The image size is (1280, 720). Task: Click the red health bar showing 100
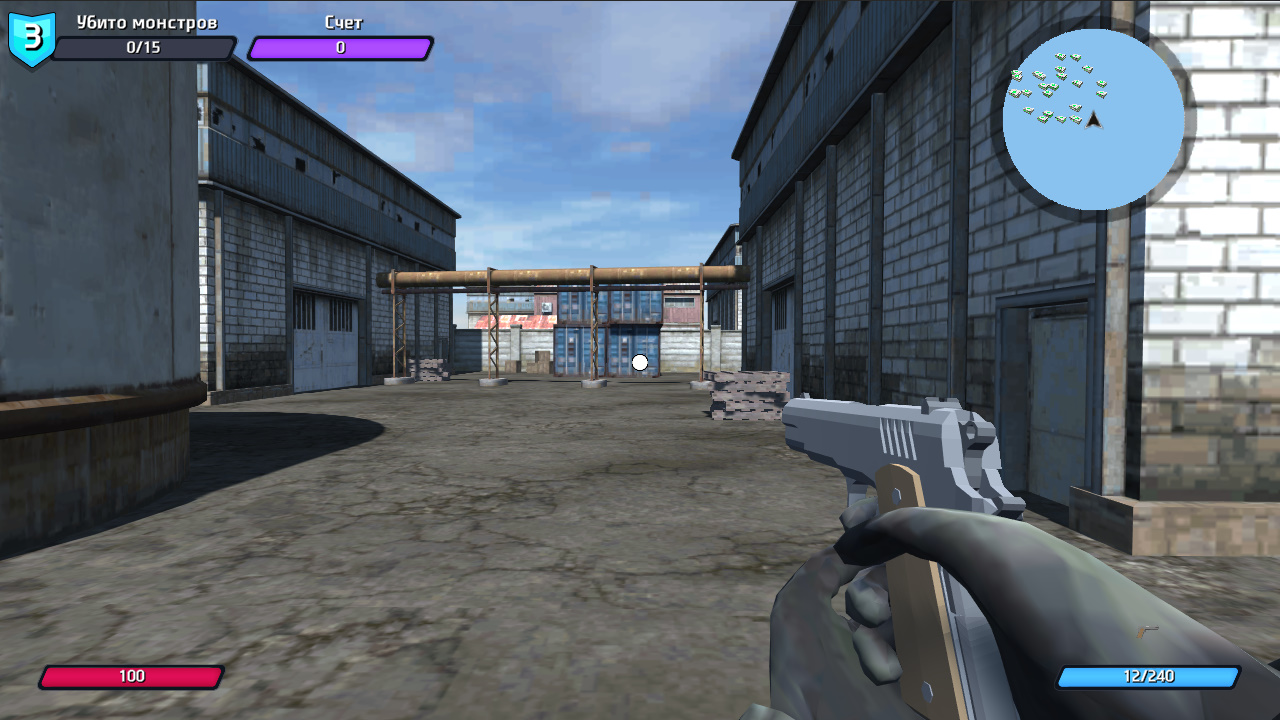(131, 676)
